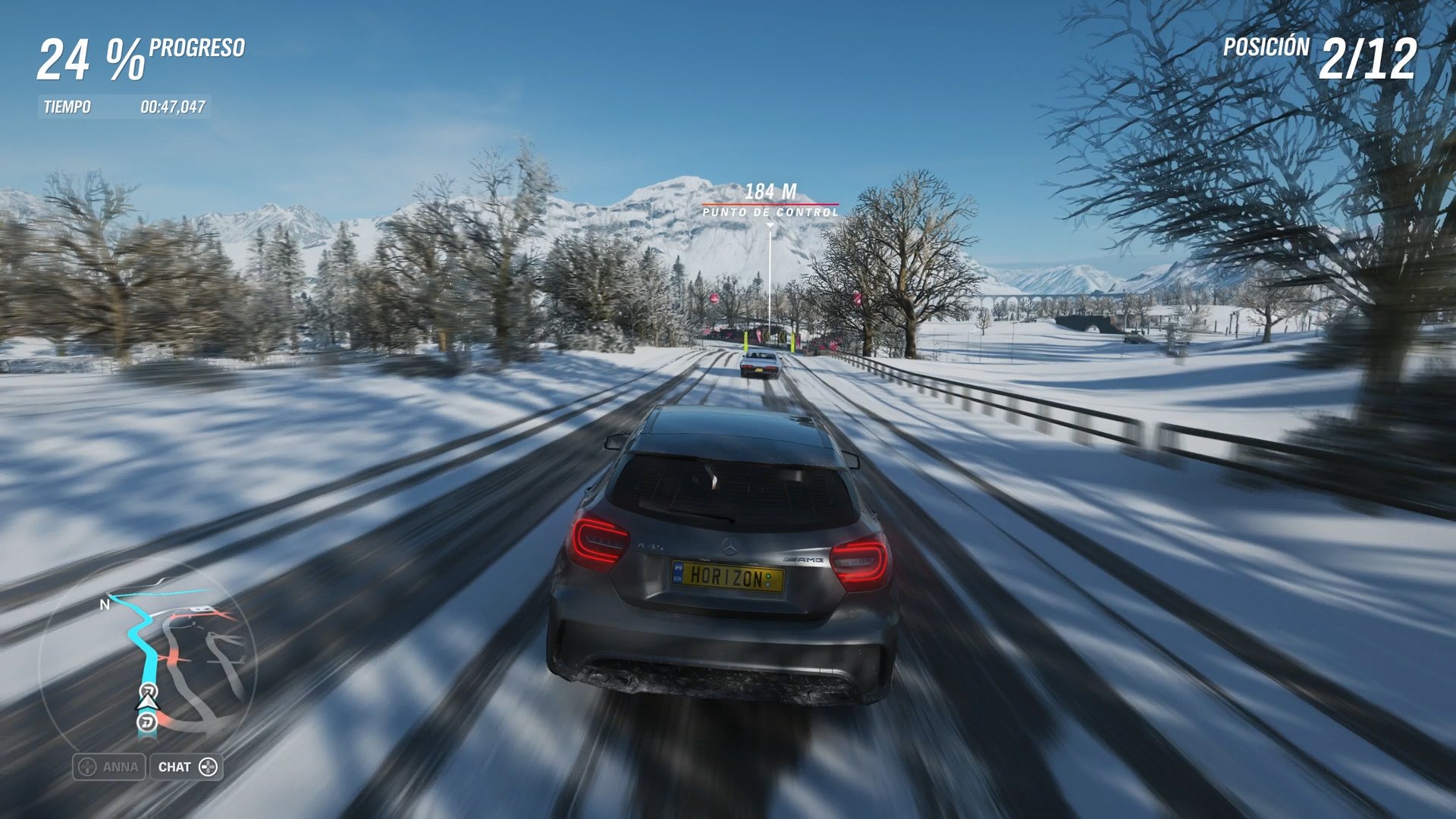Image resolution: width=1456 pixels, height=819 pixels.
Task: Expand the TIEMPO timer panel
Action: coord(125,107)
